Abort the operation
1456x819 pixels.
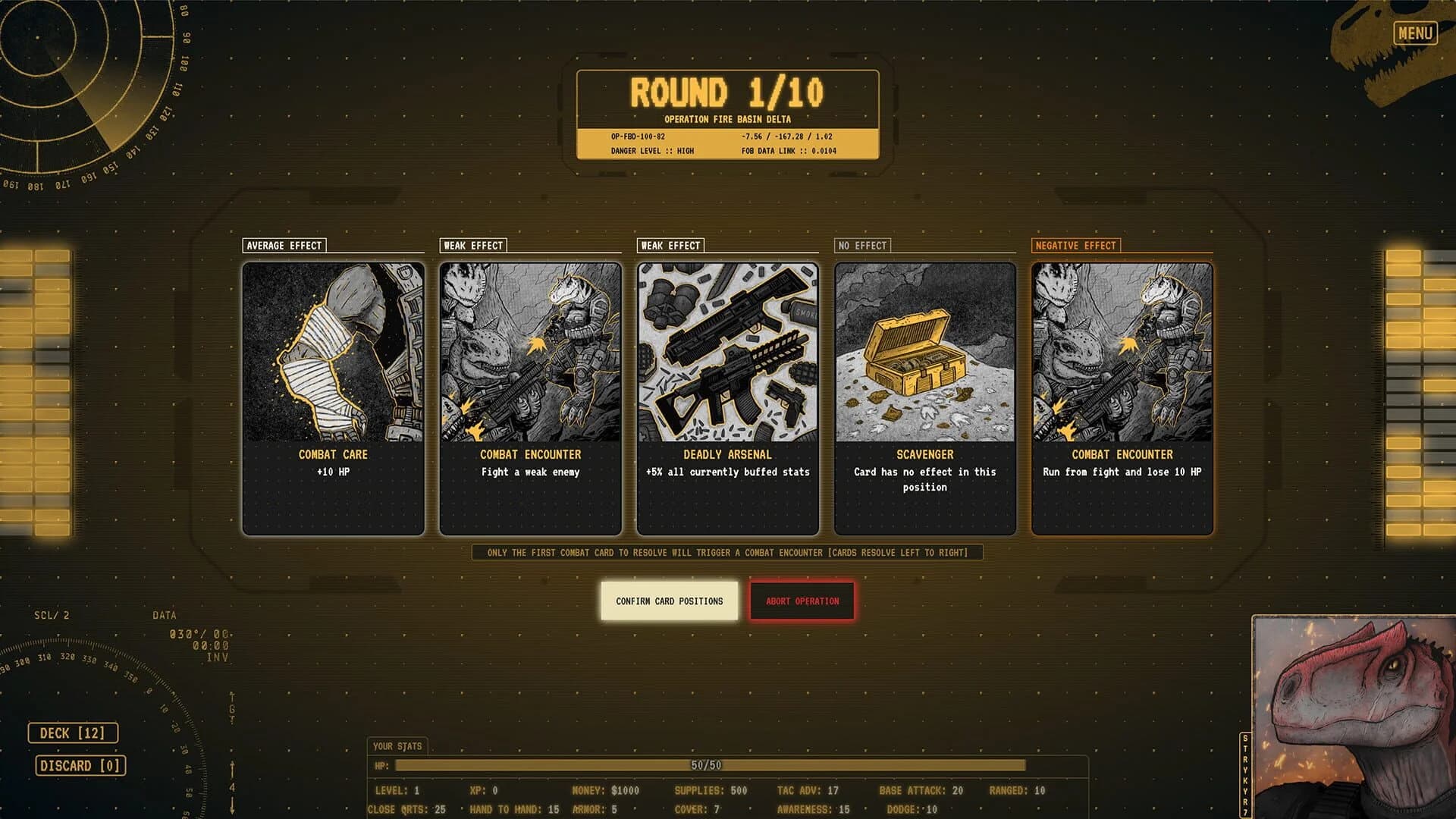pyautogui.click(x=802, y=601)
